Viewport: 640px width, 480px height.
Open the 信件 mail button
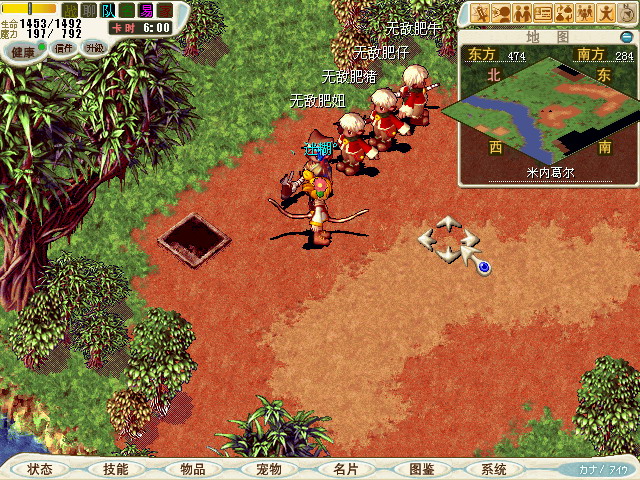64,48
